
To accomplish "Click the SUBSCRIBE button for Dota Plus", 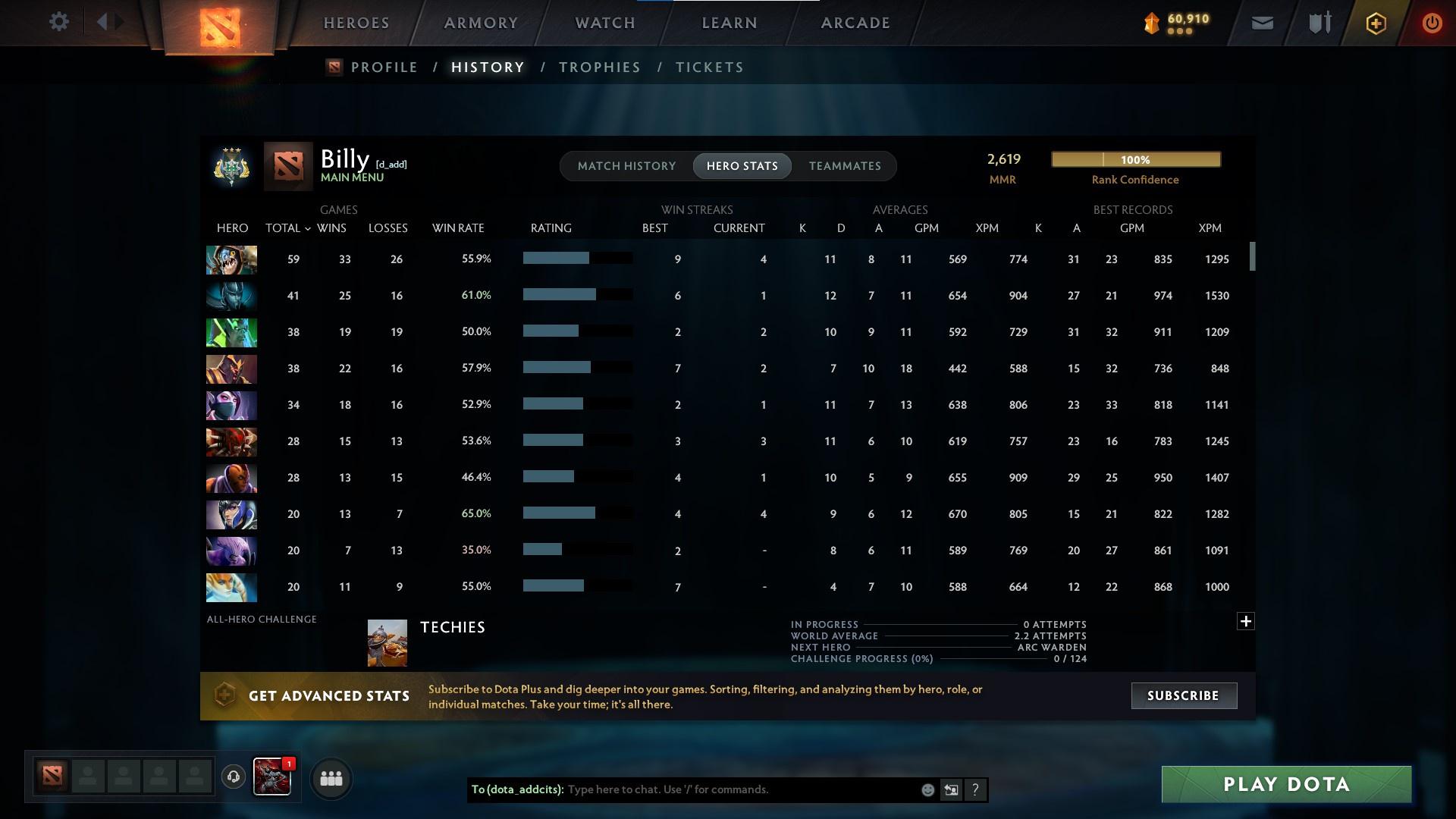I will 1183,695.
